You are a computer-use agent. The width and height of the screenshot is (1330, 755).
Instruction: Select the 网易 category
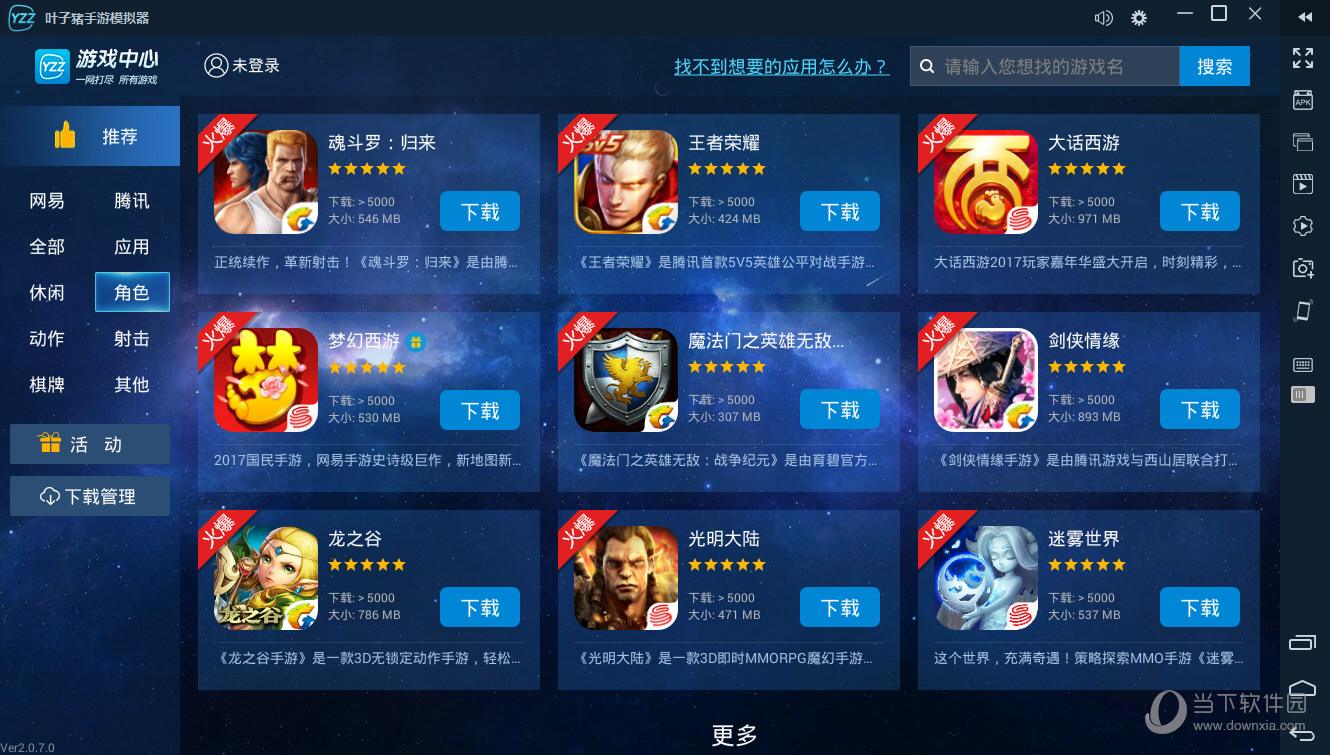pyautogui.click(x=47, y=201)
